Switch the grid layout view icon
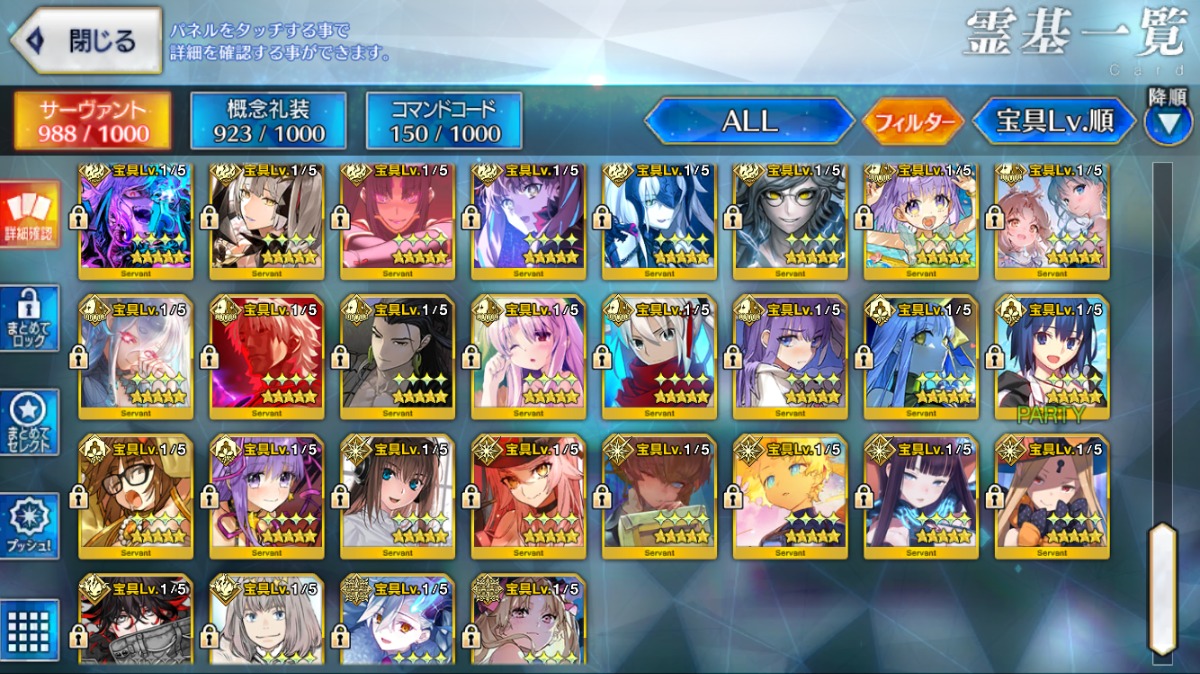The image size is (1200, 674). (x=29, y=628)
